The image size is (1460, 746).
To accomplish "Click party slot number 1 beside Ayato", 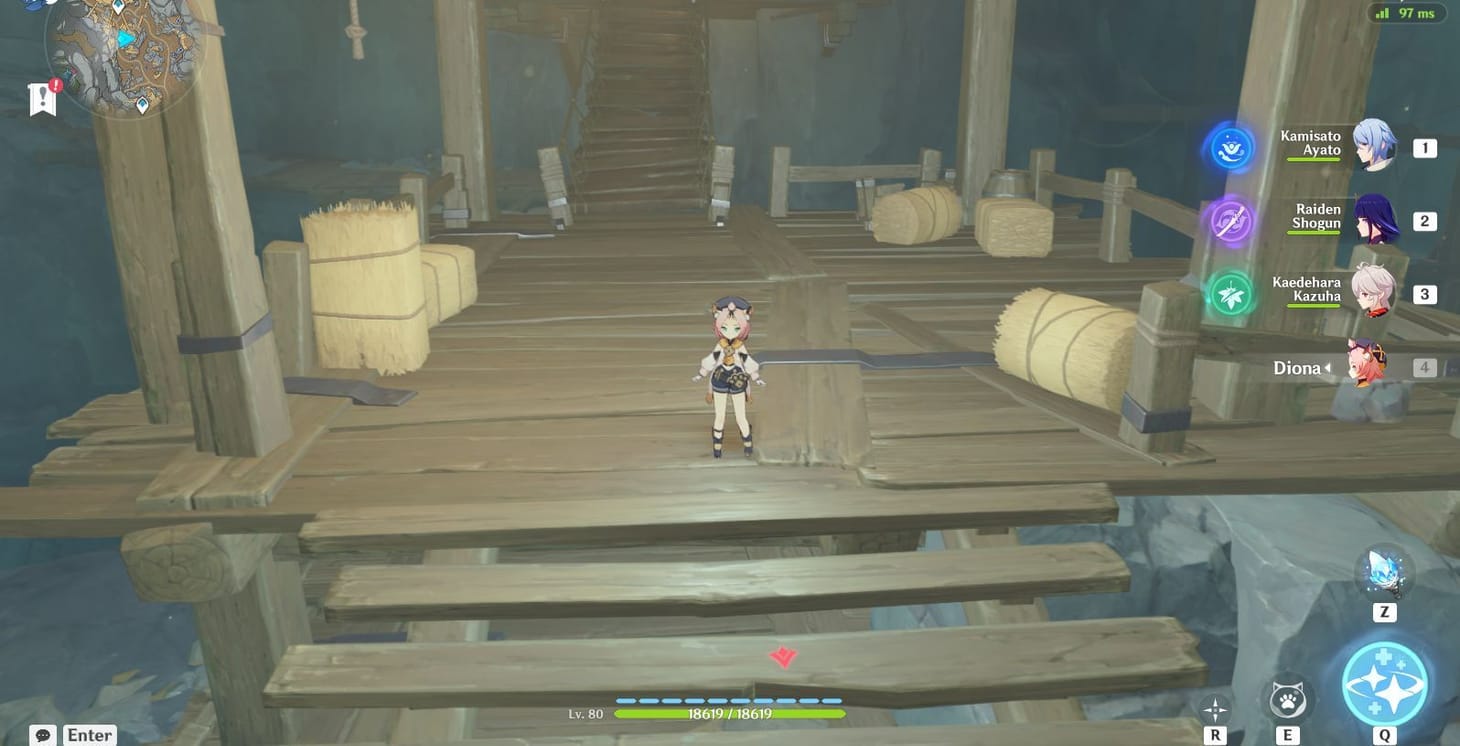I will [x=1424, y=147].
